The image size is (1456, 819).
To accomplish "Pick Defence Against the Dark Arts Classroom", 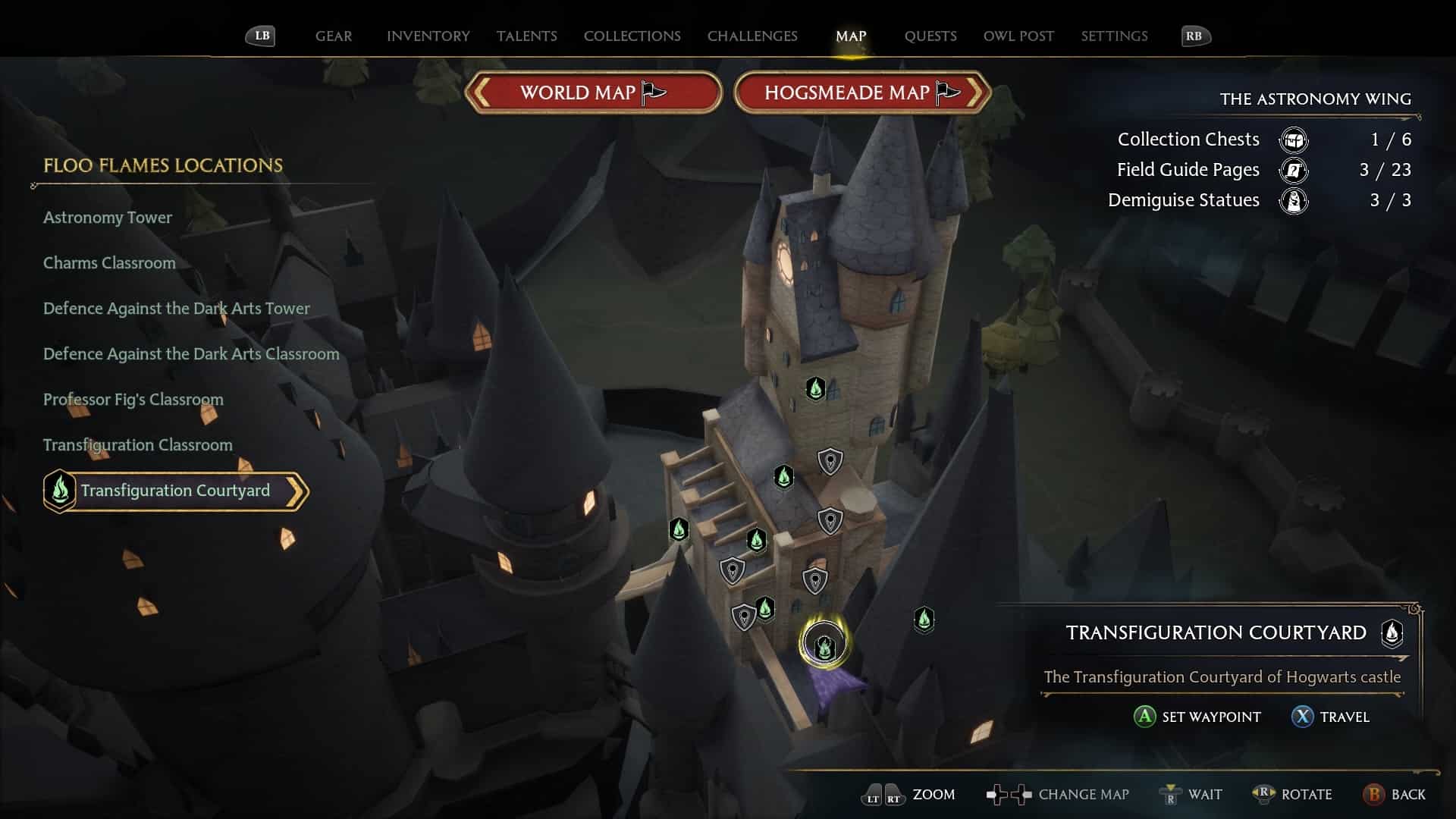I will [x=191, y=354].
